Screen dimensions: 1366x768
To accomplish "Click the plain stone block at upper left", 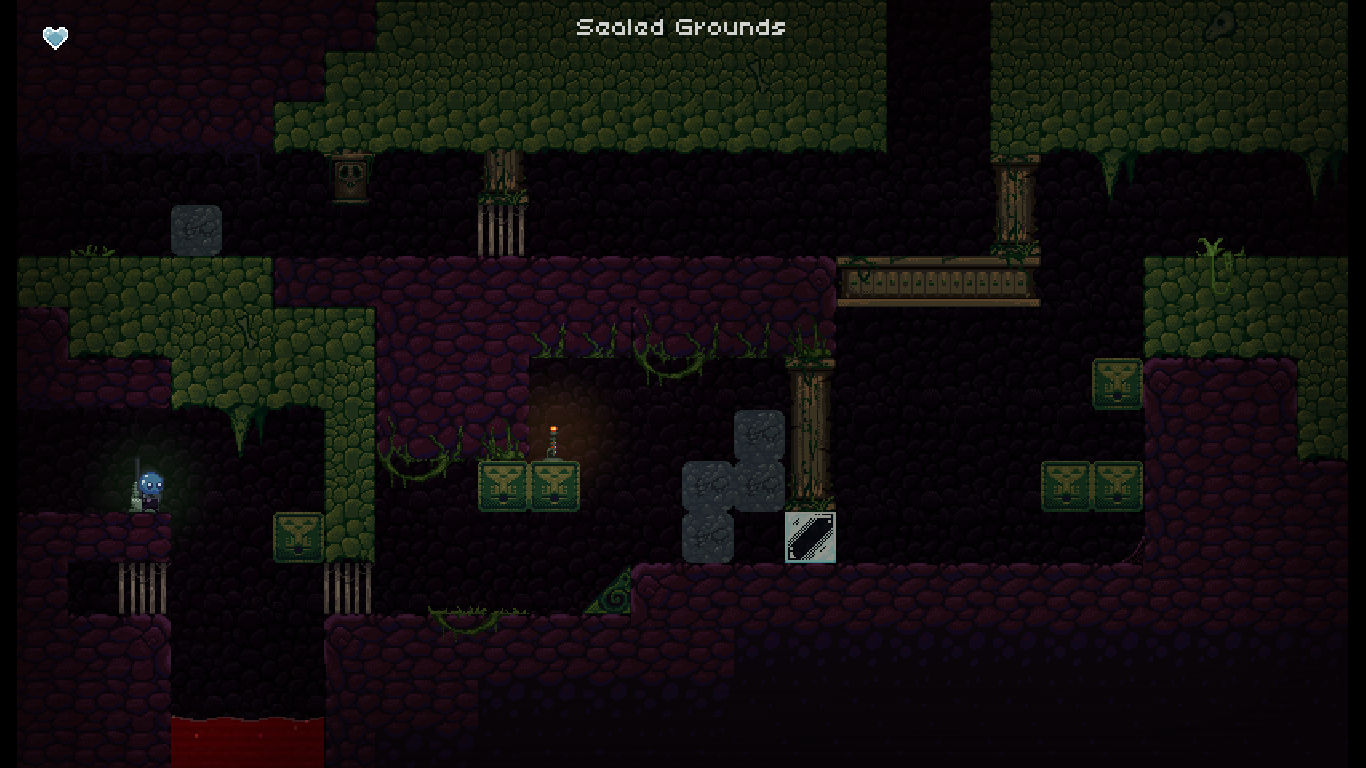I will point(197,229).
